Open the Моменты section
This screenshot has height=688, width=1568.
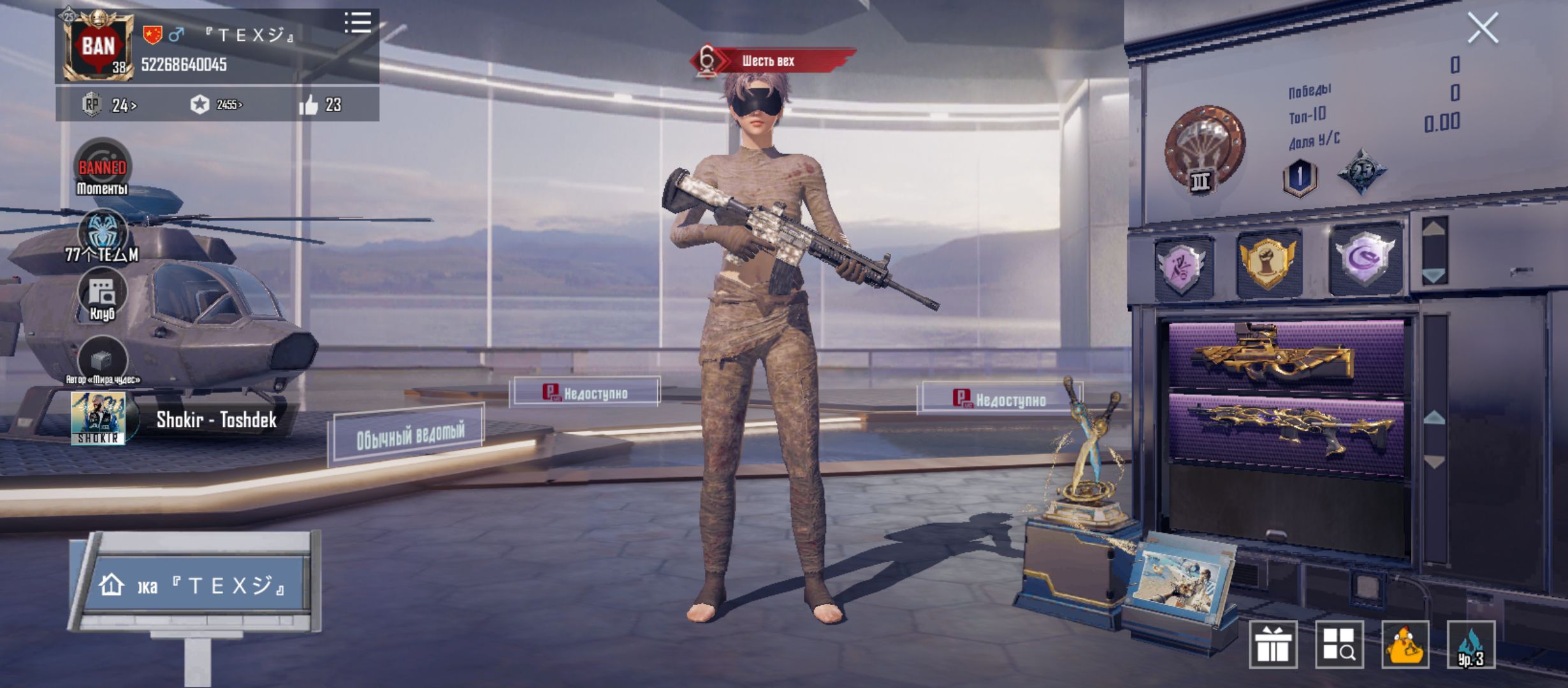point(102,167)
